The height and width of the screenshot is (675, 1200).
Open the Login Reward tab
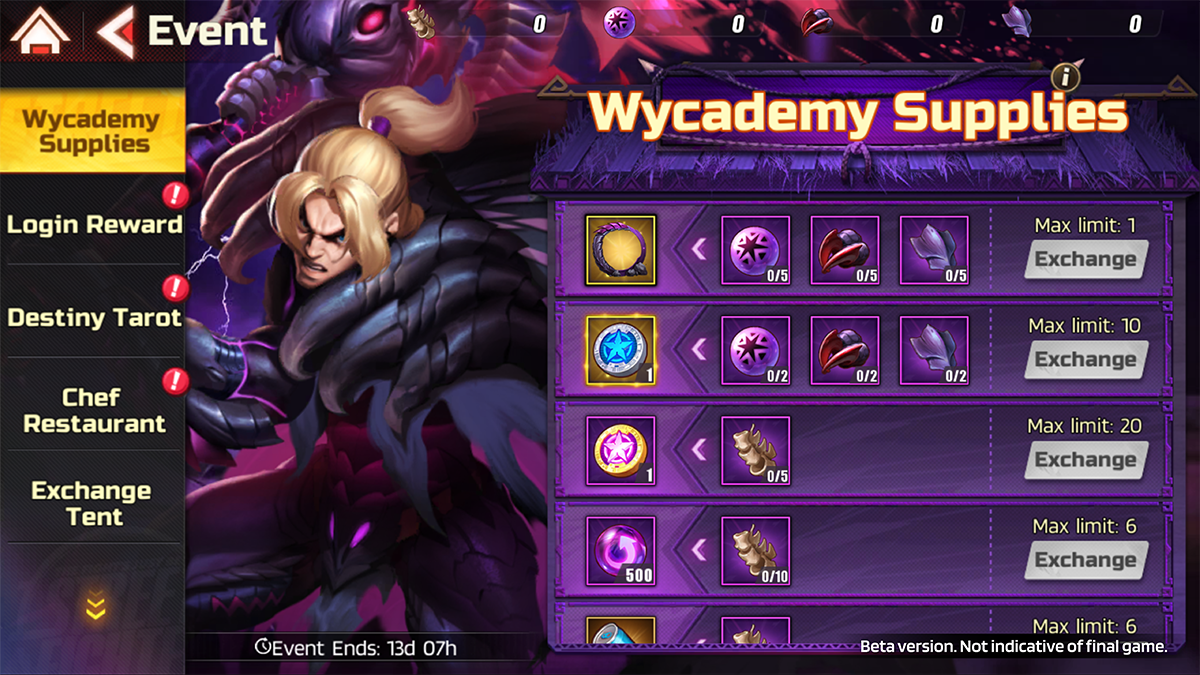click(94, 224)
